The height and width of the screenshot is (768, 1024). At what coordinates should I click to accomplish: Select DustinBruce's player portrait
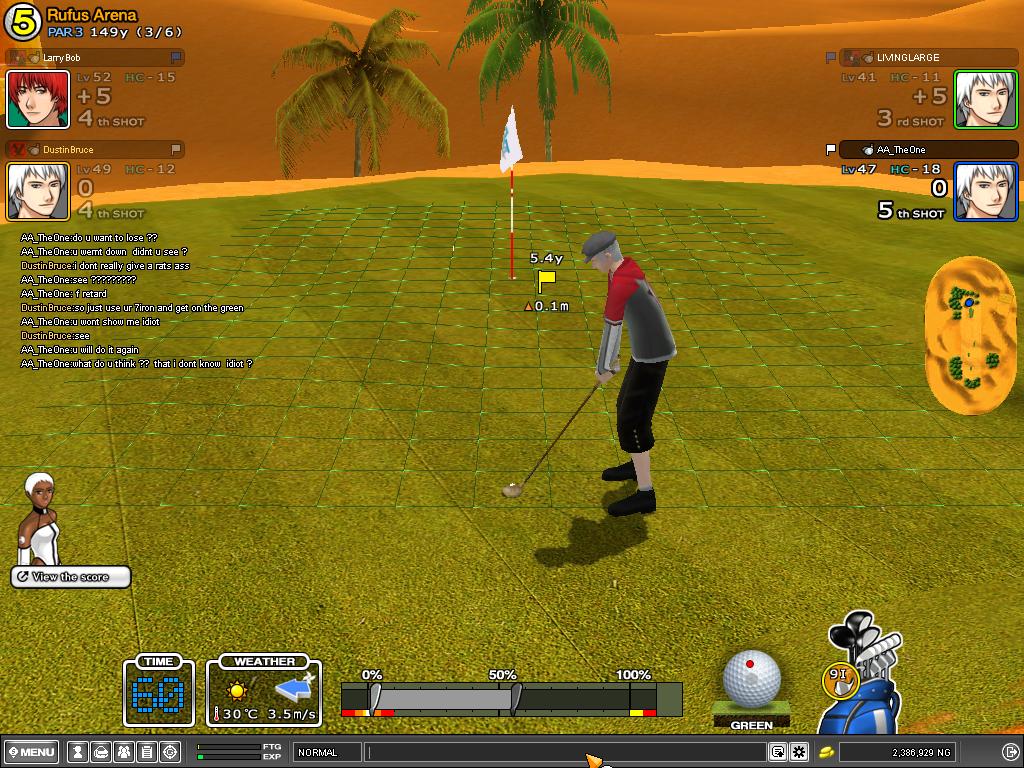38,191
